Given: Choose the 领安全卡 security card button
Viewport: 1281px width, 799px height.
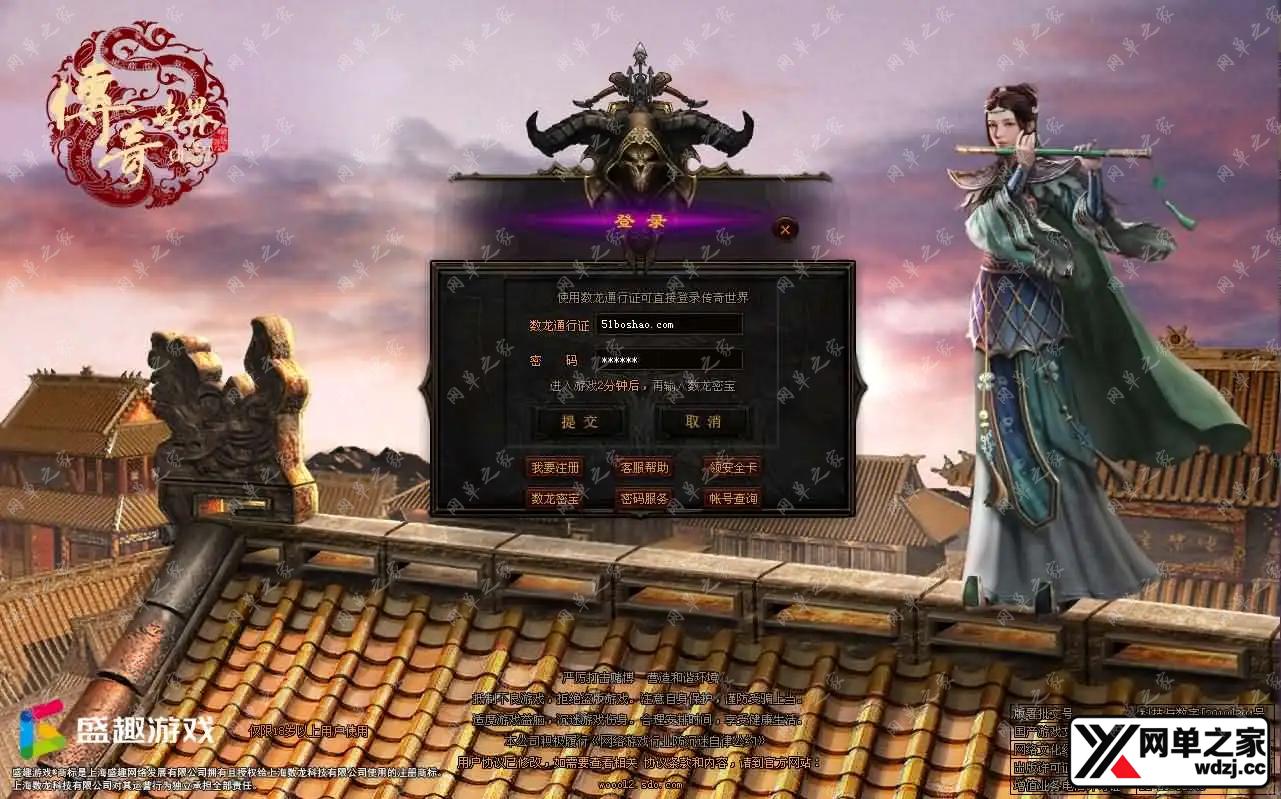Looking at the screenshot, I should coord(733,467).
